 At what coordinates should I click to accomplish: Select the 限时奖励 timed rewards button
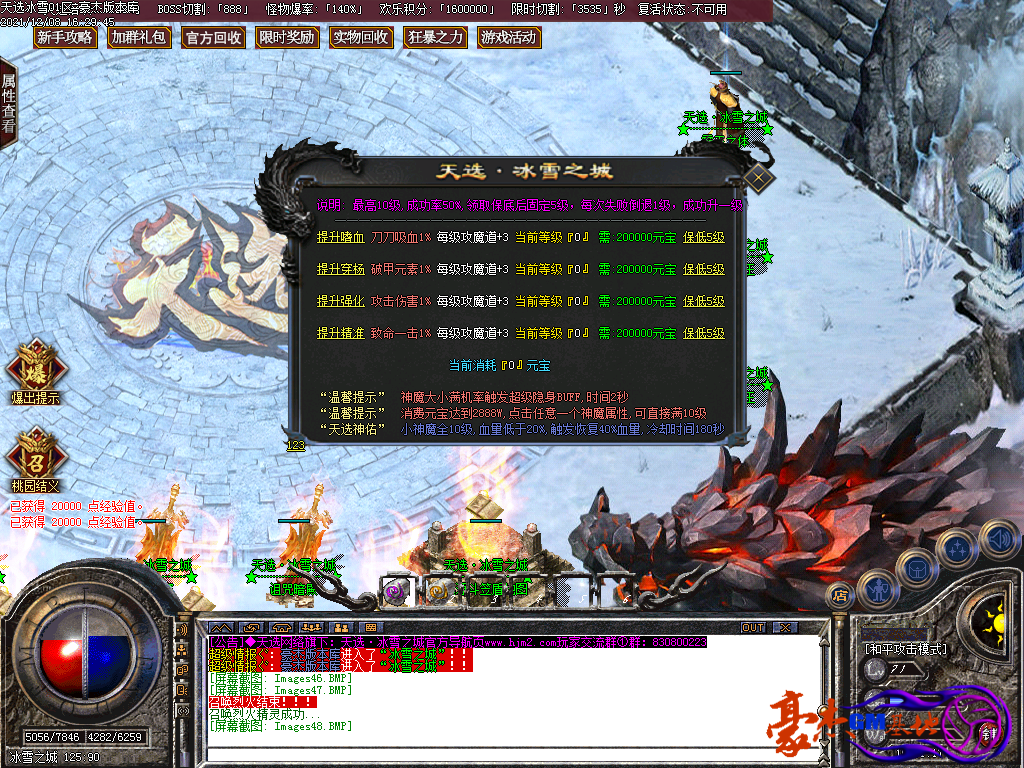[x=286, y=38]
